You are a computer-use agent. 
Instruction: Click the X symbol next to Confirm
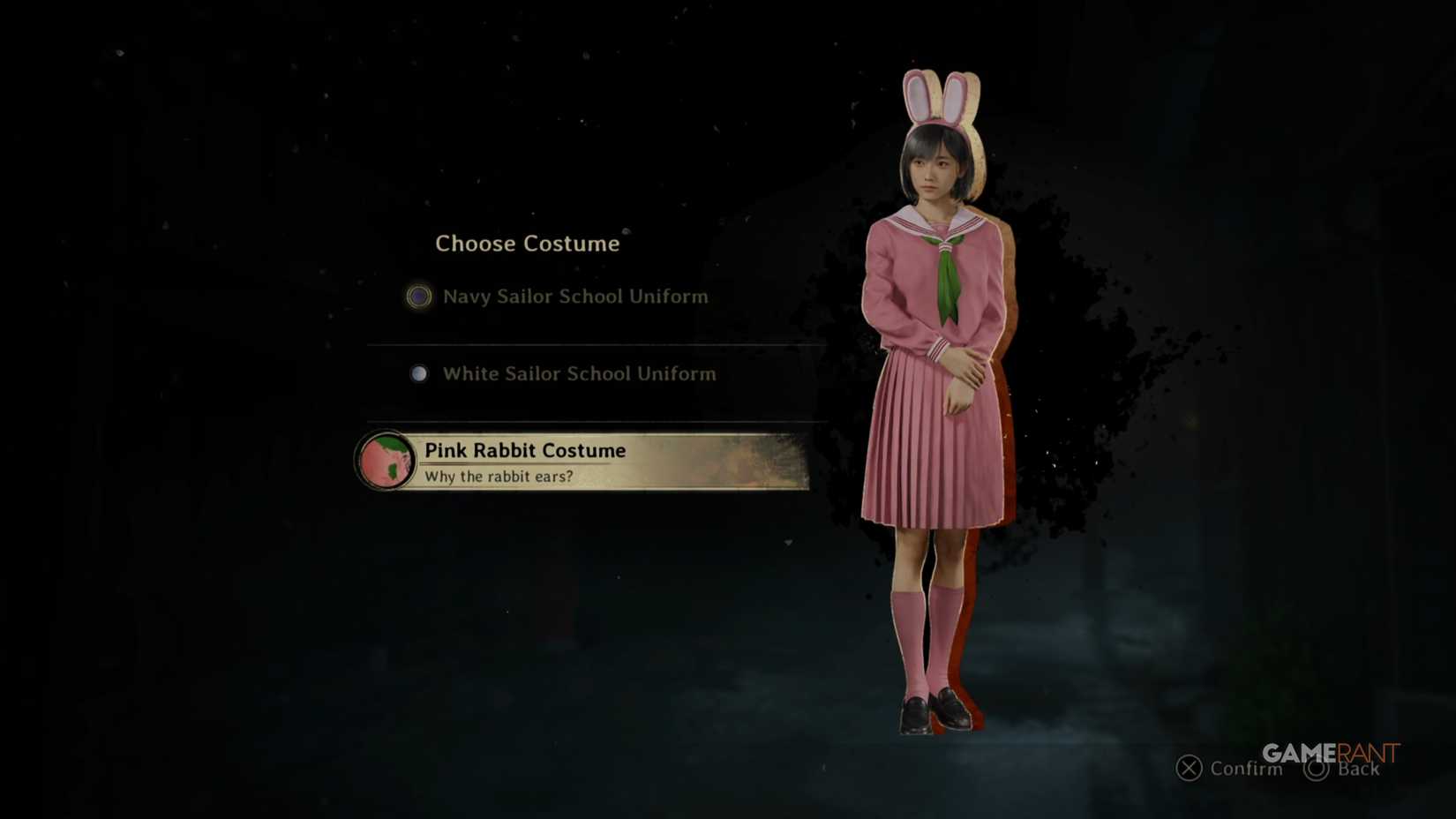(1188, 769)
